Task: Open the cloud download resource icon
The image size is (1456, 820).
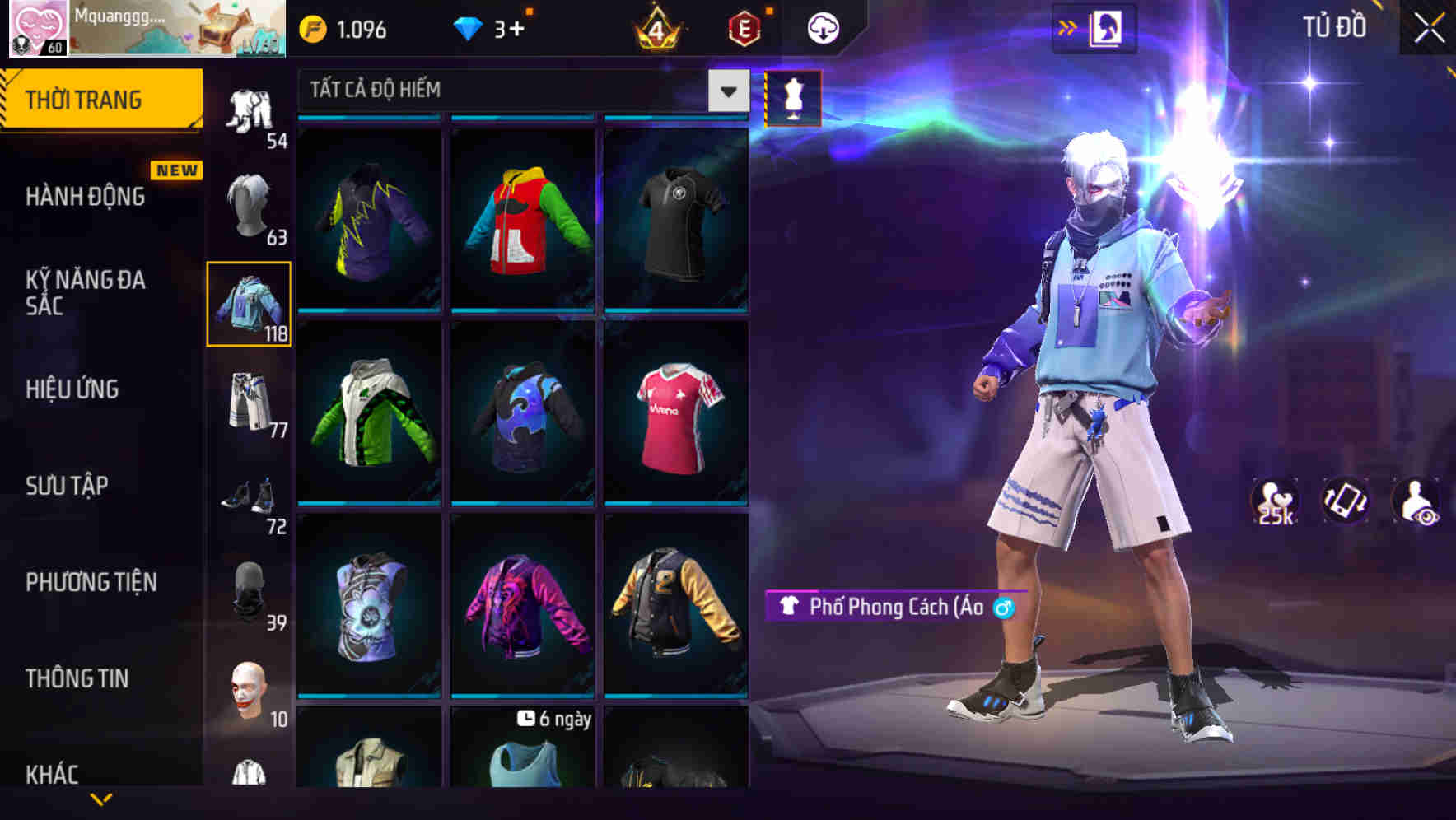Action: tap(822, 27)
